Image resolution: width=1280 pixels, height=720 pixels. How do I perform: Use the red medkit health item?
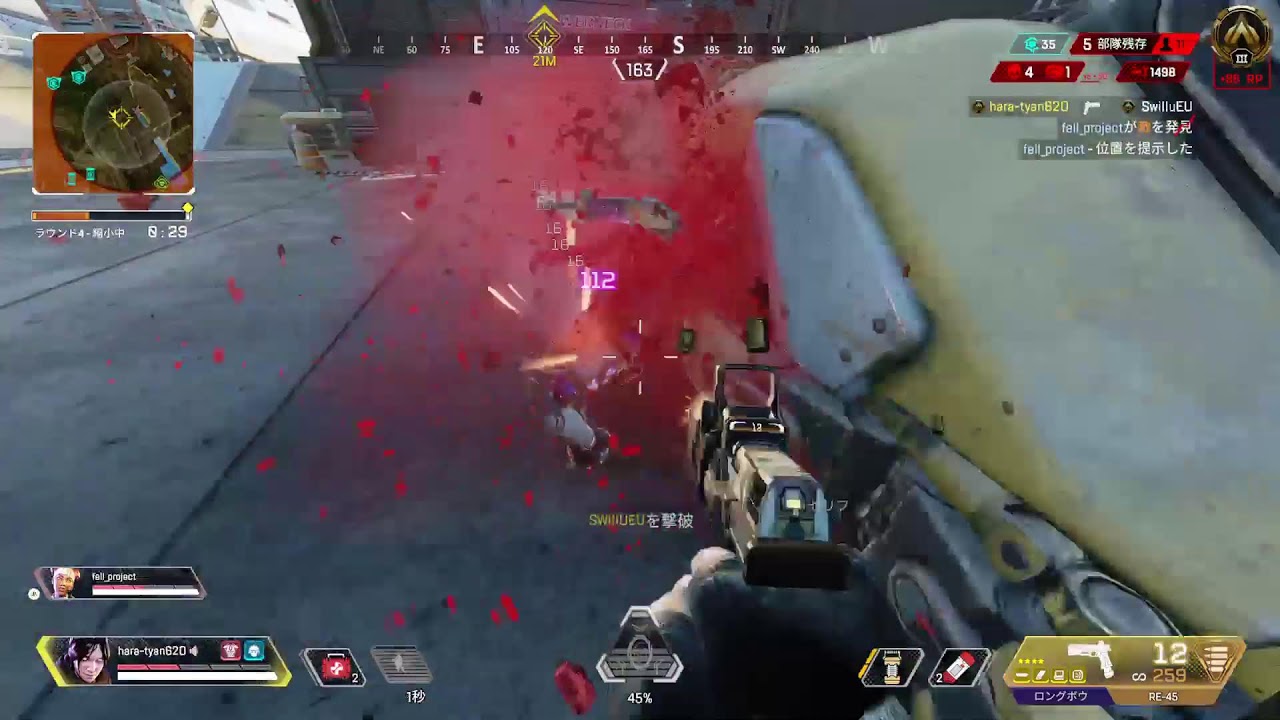[338, 666]
